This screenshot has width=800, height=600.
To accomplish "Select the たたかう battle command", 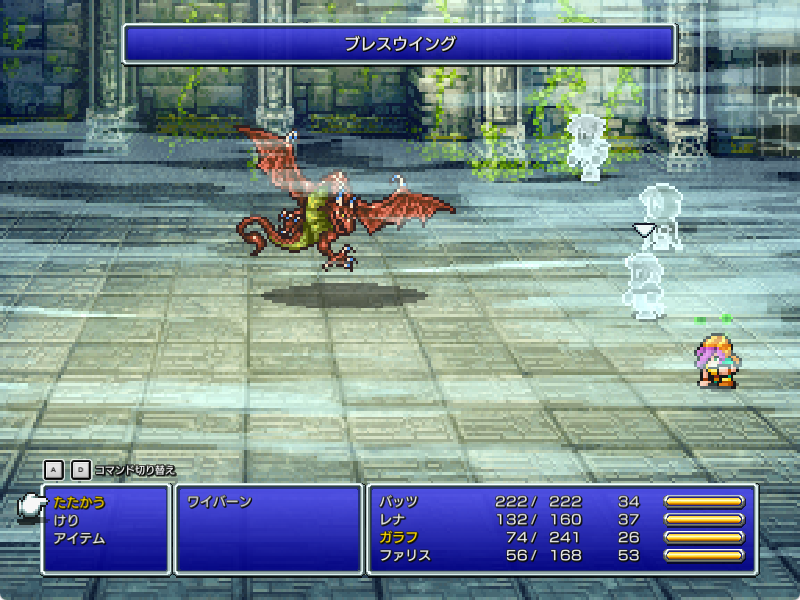I will pyautogui.click(x=79, y=502).
